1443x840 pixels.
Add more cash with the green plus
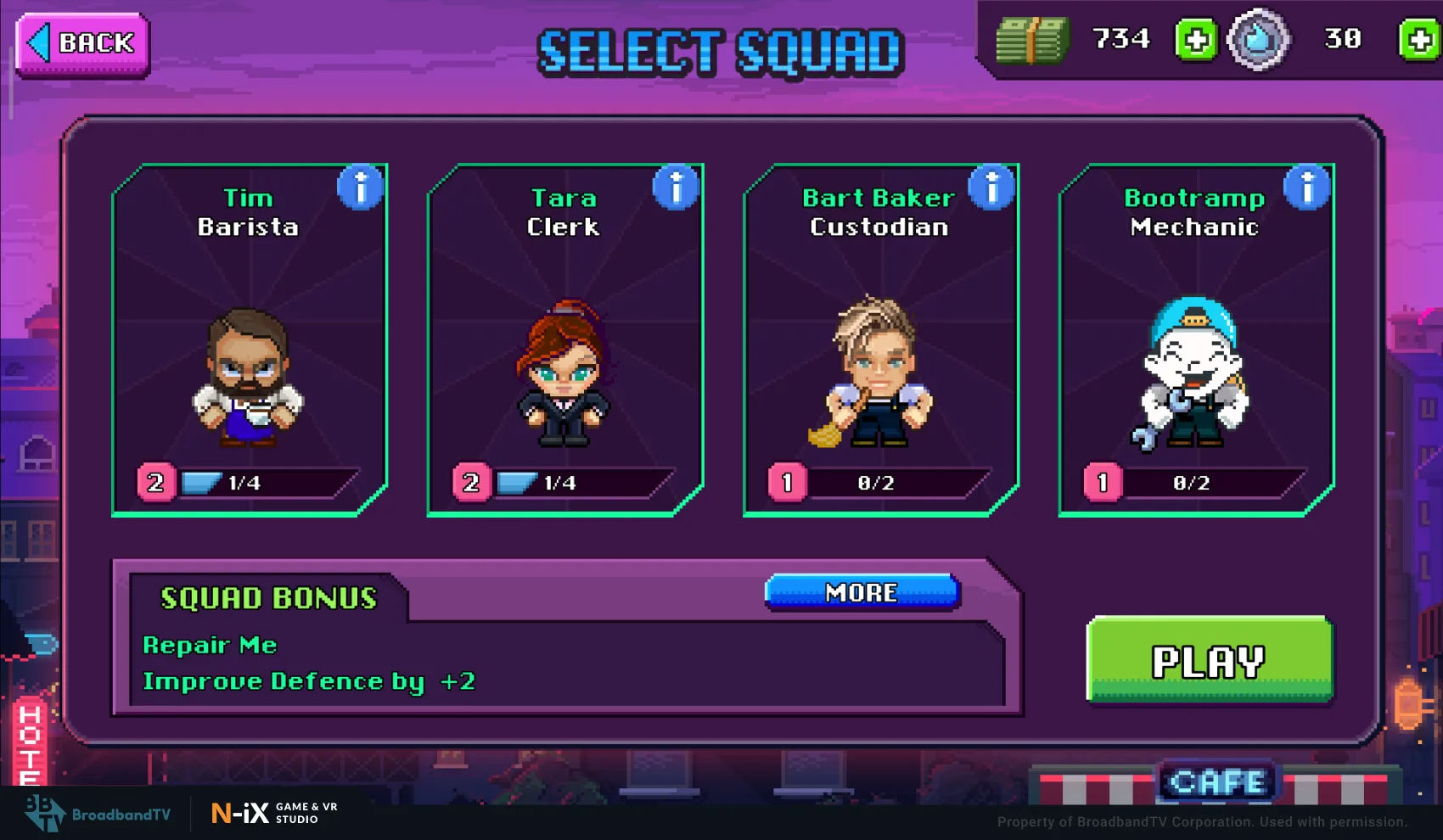[1196, 40]
